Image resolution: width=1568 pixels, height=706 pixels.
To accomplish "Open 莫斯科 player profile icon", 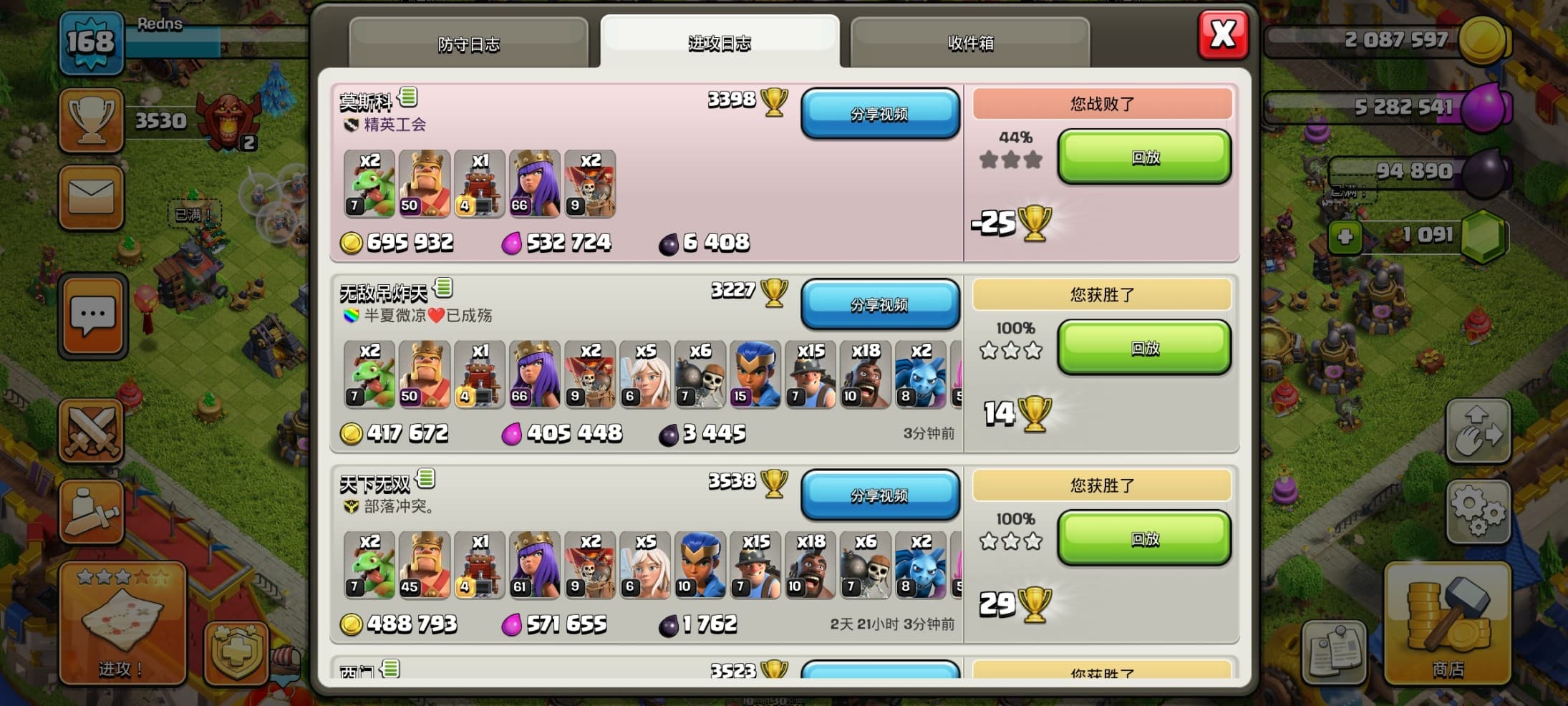I will (408, 96).
